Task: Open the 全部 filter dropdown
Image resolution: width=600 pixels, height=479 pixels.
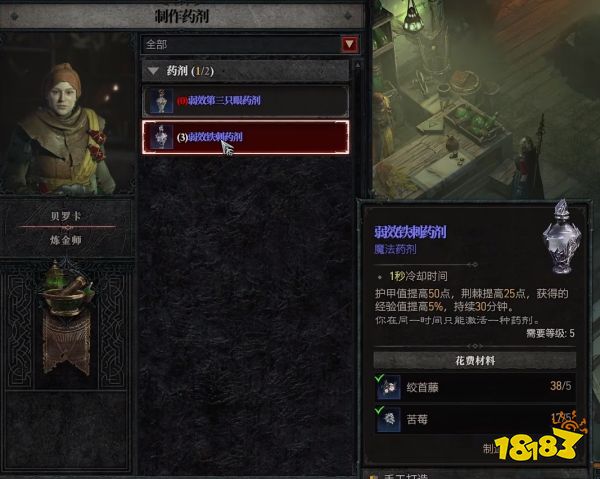Action: [x=349, y=44]
